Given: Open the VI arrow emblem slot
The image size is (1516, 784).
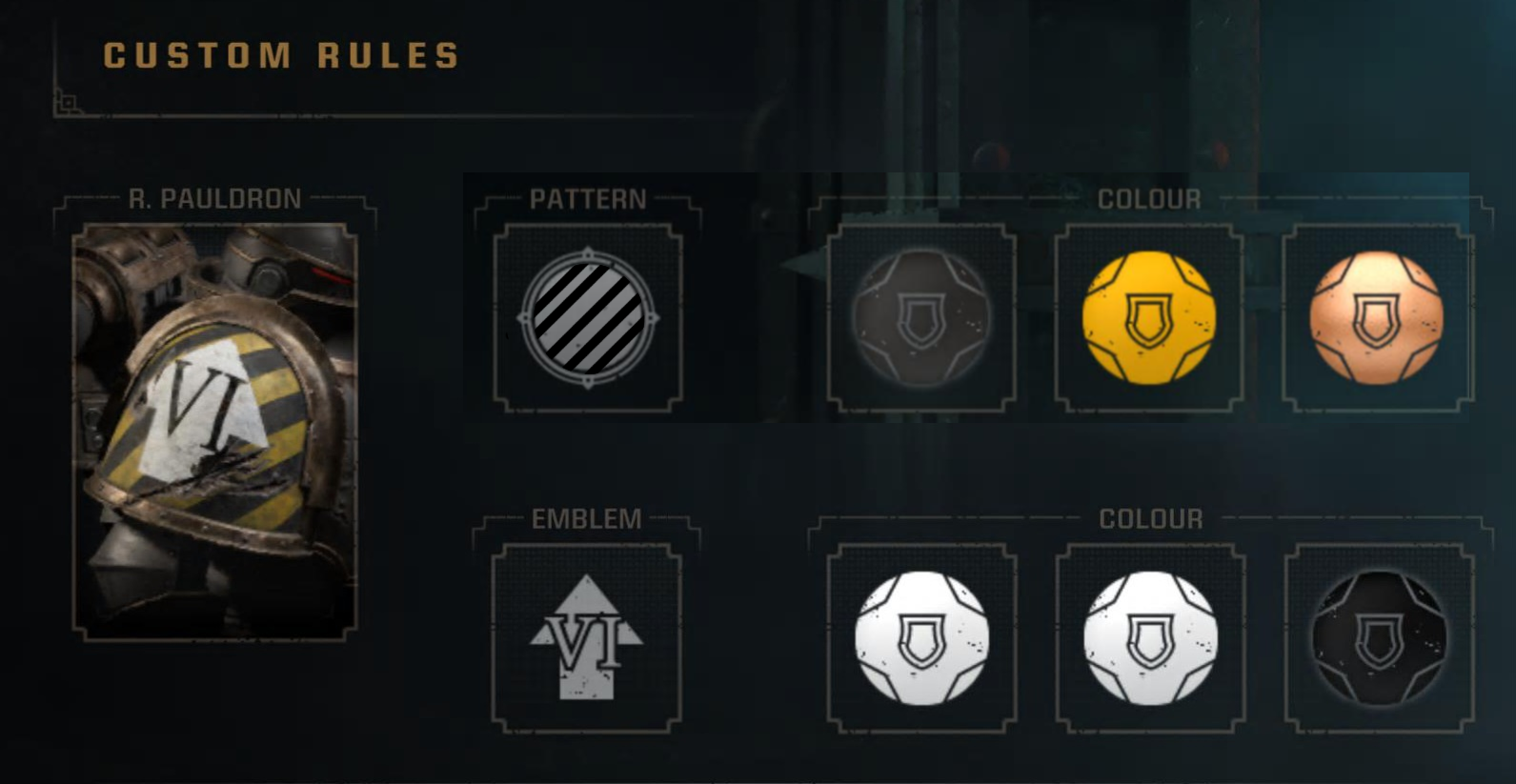Looking at the screenshot, I should (586, 637).
